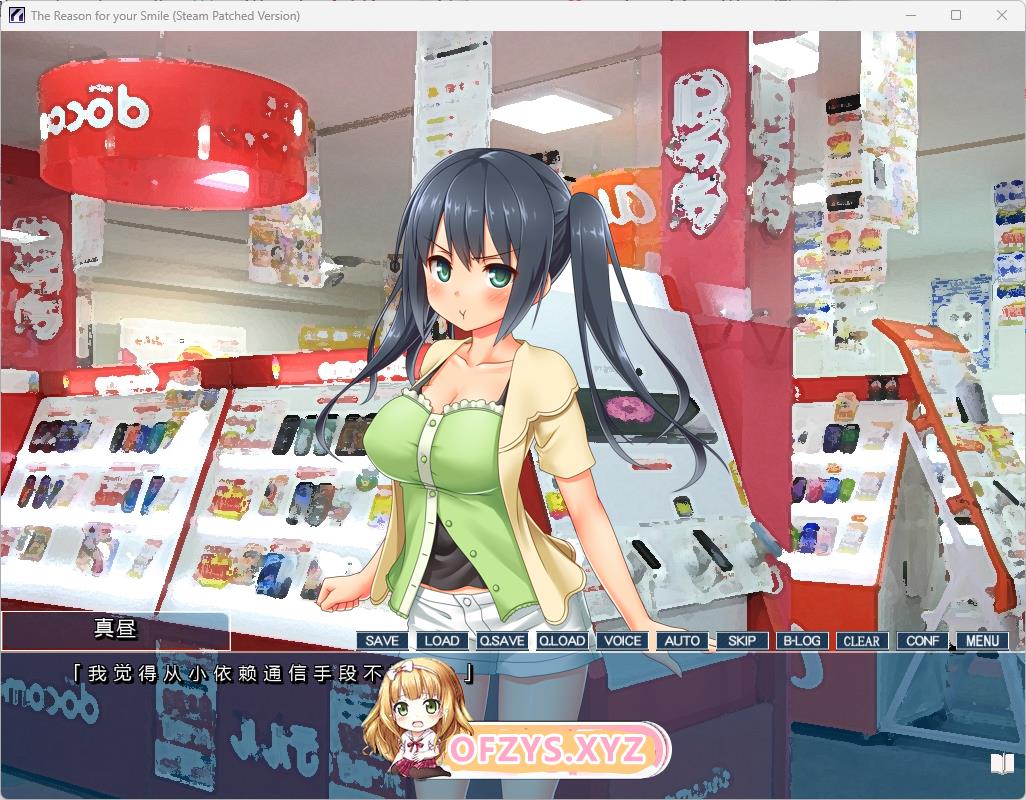The height and width of the screenshot is (800, 1026).
Task: Quick save with Q.SAVE
Action: (x=502, y=641)
